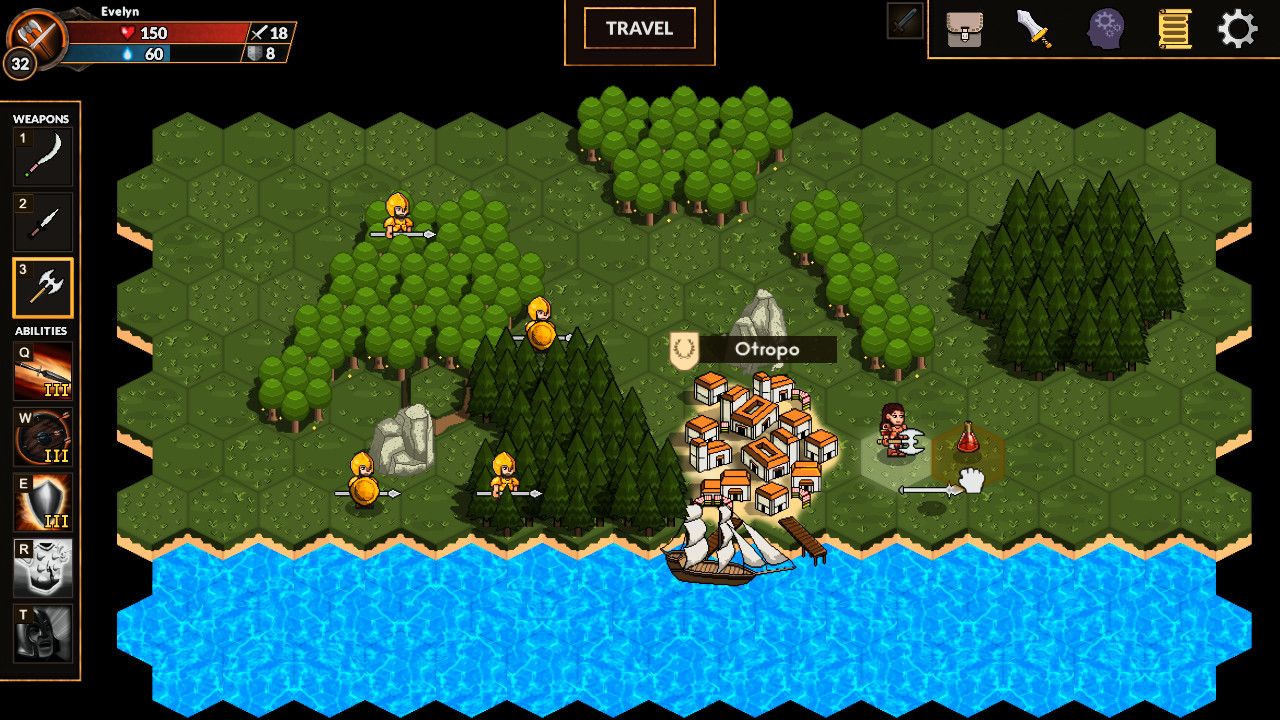The width and height of the screenshot is (1280, 720).
Task: Show the skills menu with the gear-head icon
Action: pyautogui.click(x=1106, y=29)
